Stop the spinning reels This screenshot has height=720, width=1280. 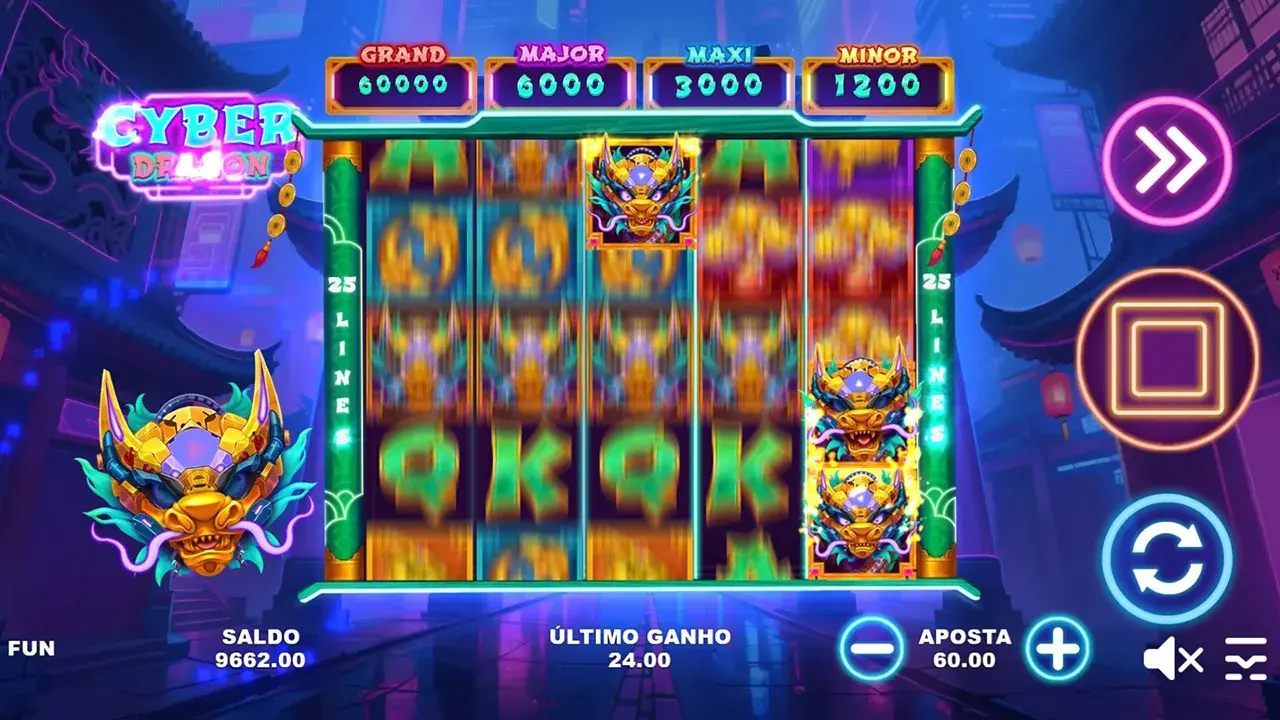[x=1167, y=359]
